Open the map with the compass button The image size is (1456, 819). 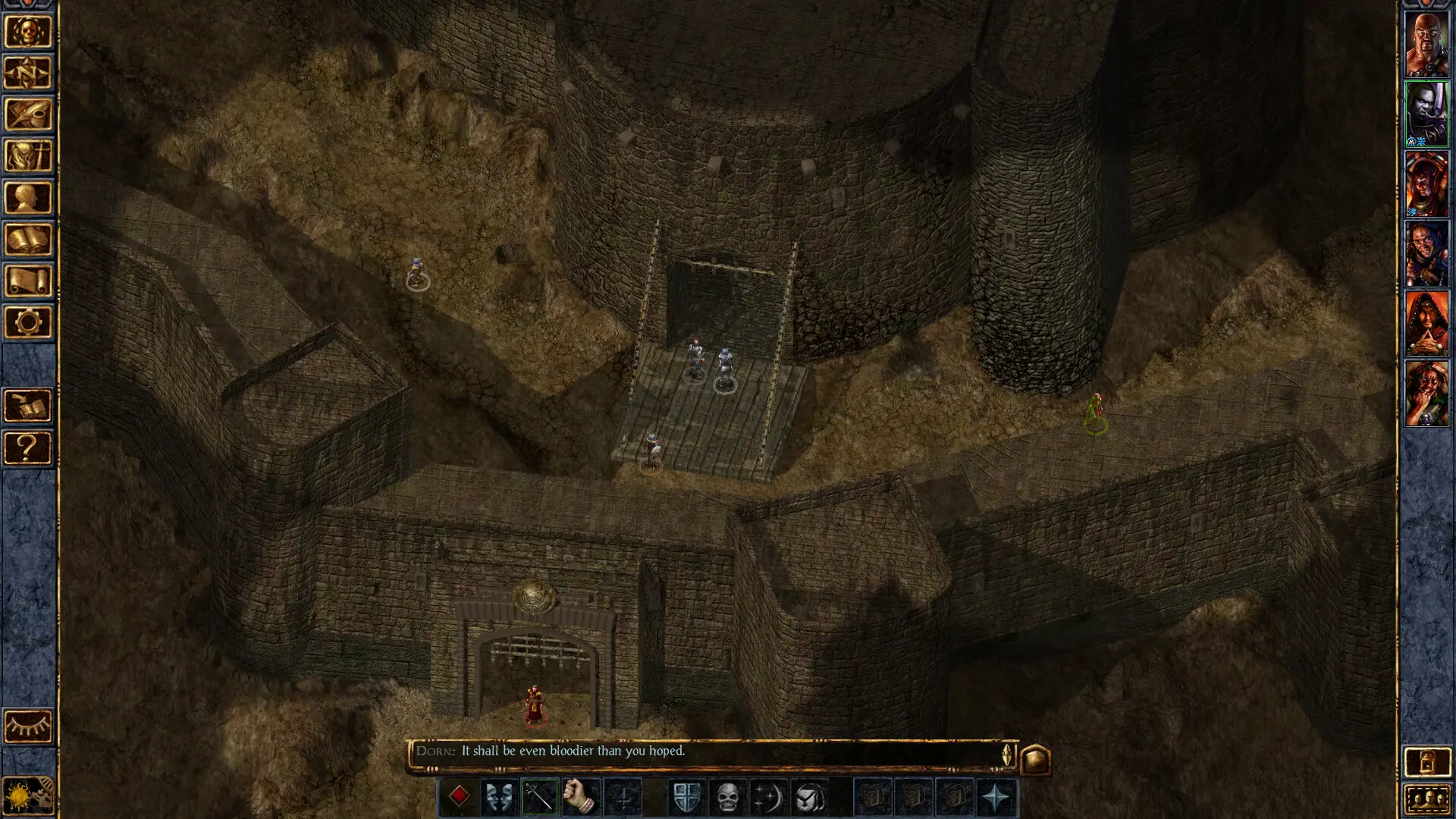[x=28, y=74]
